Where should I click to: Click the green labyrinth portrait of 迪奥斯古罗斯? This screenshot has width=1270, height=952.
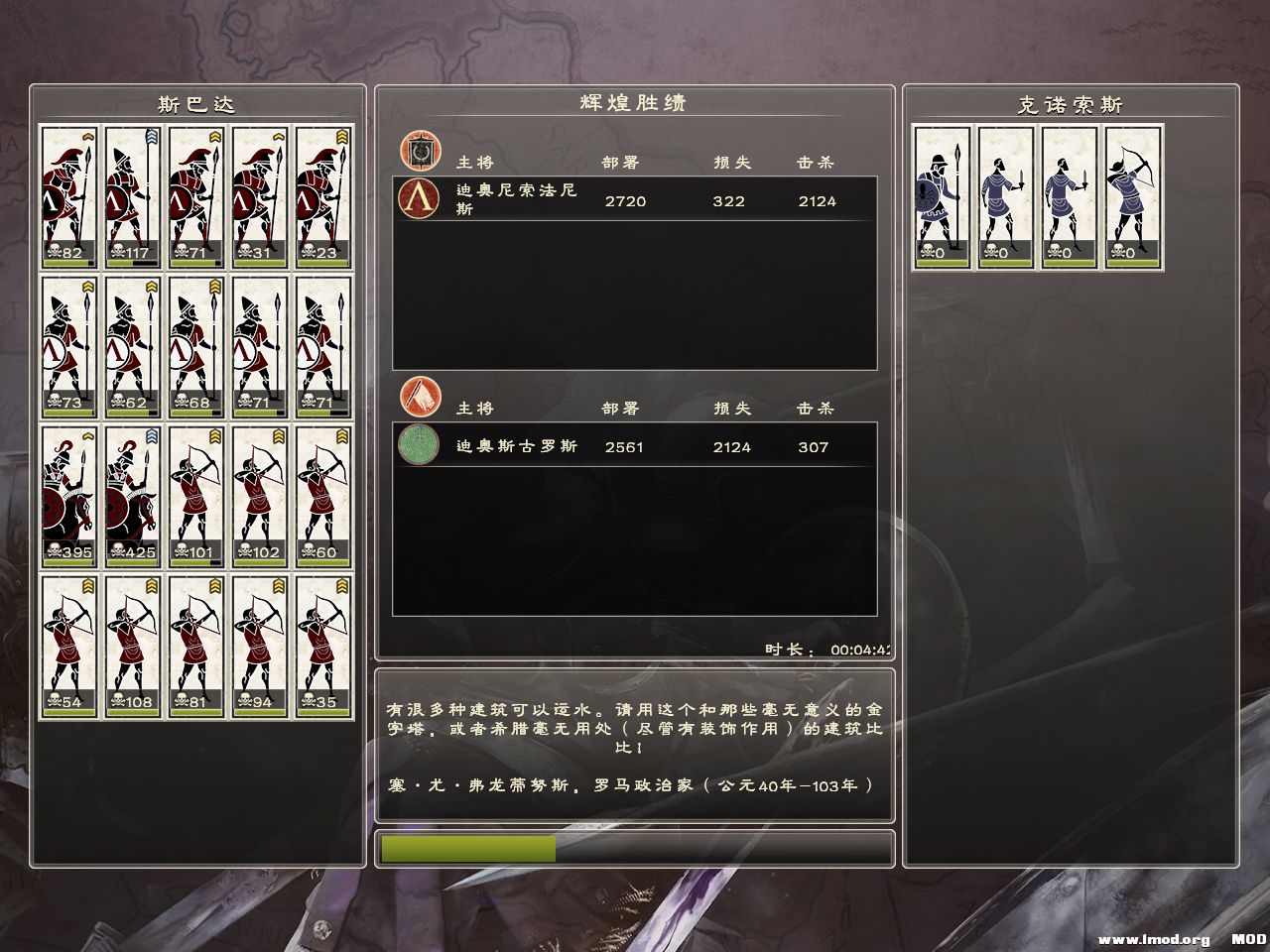point(418,447)
